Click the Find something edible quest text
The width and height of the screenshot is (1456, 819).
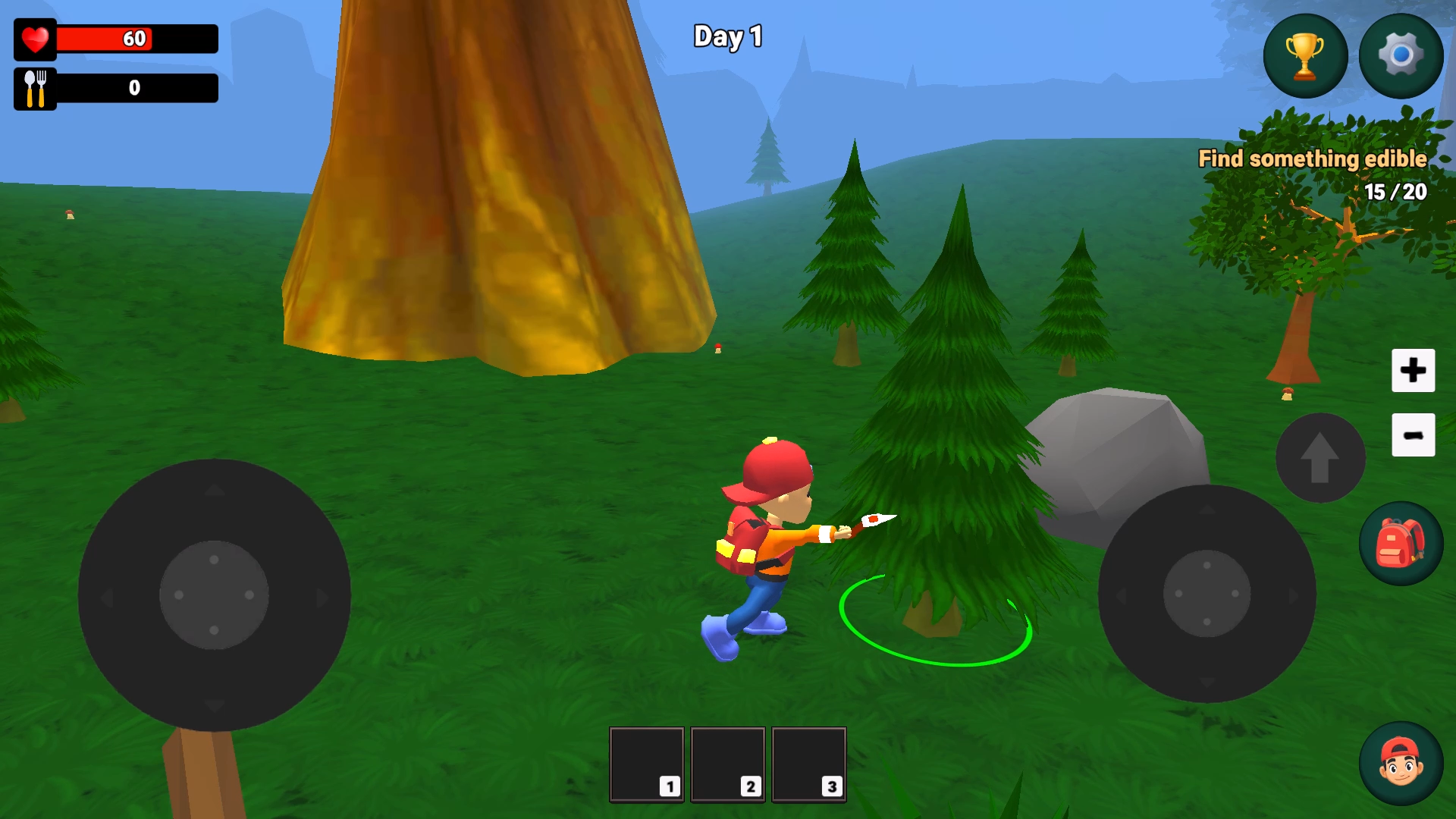(x=1313, y=158)
